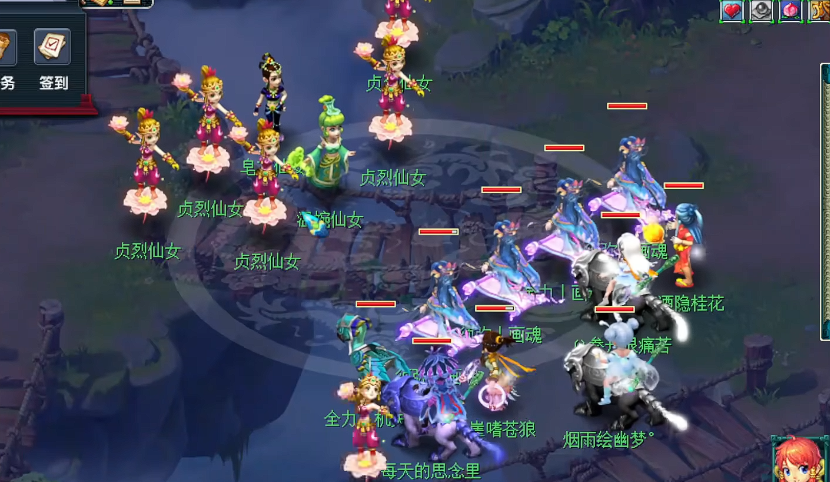Image resolution: width=830 pixels, height=482 pixels.
Task: Select the grey orb status icon
Action: click(x=762, y=10)
